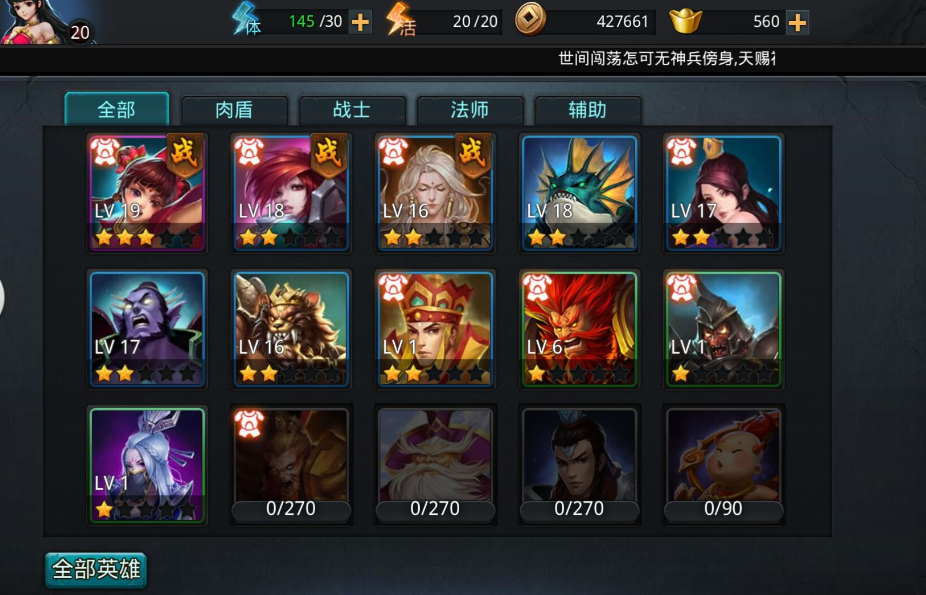Select the LV 6 red-maned demon hero
926x595 pixels.
click(579, 328)
